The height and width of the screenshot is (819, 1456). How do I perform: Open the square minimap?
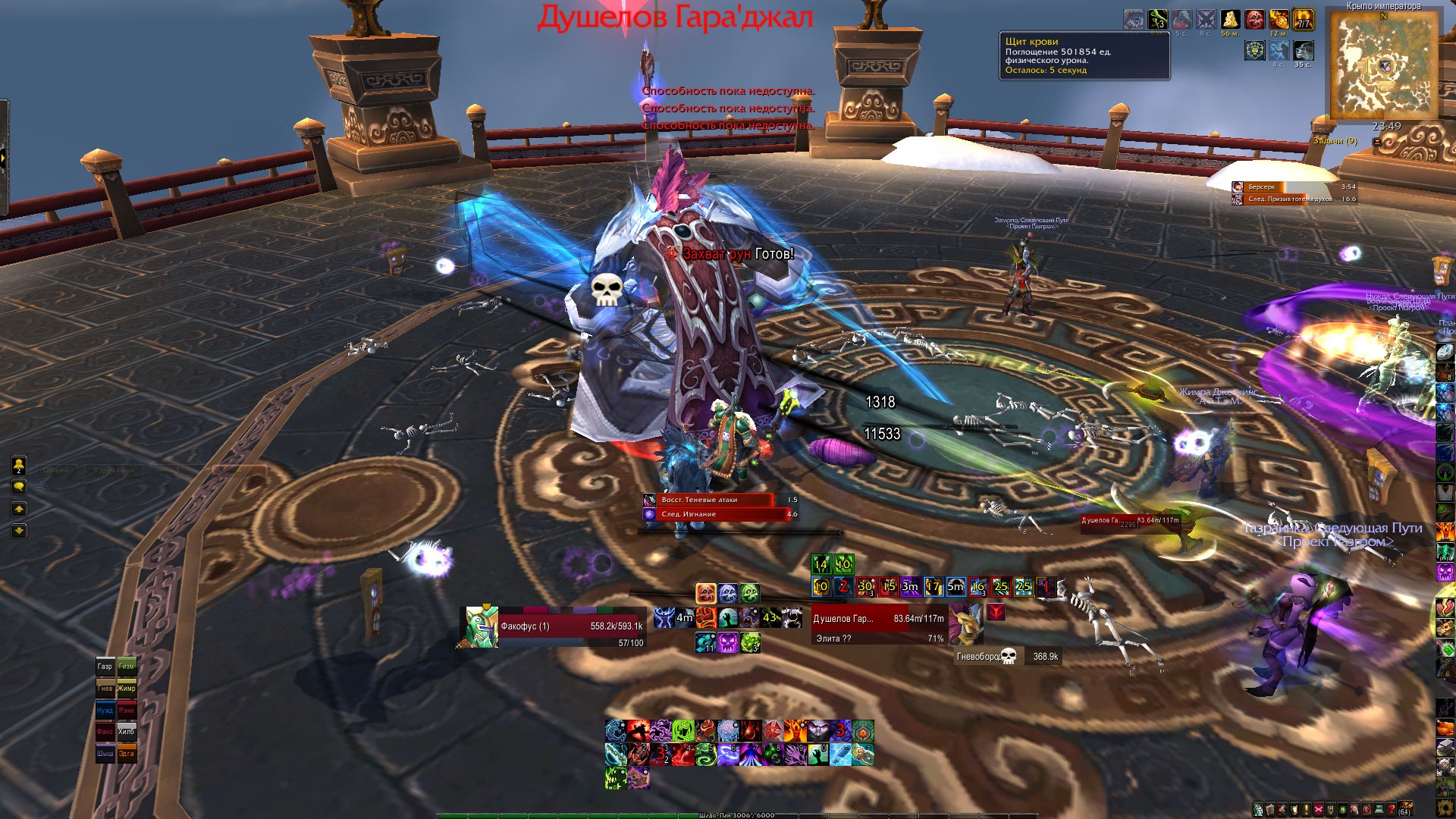click(1382, 64)
